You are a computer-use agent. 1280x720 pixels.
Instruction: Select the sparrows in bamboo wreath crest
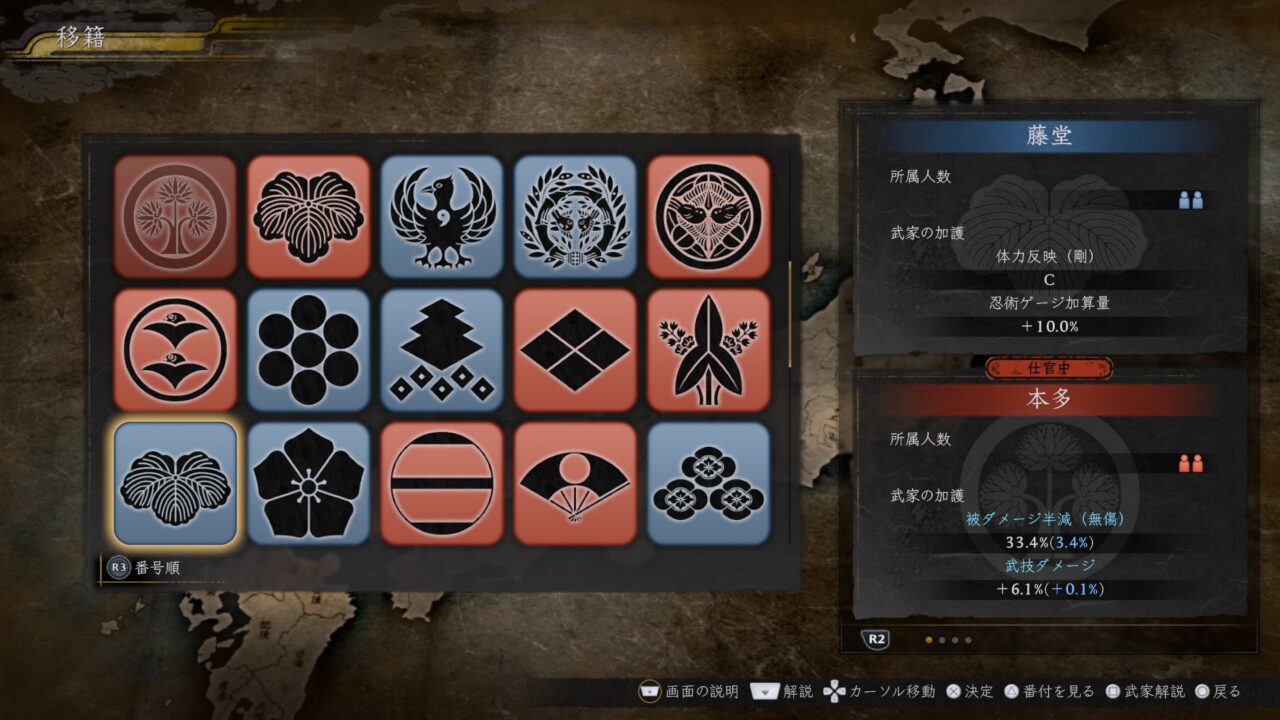575,216
